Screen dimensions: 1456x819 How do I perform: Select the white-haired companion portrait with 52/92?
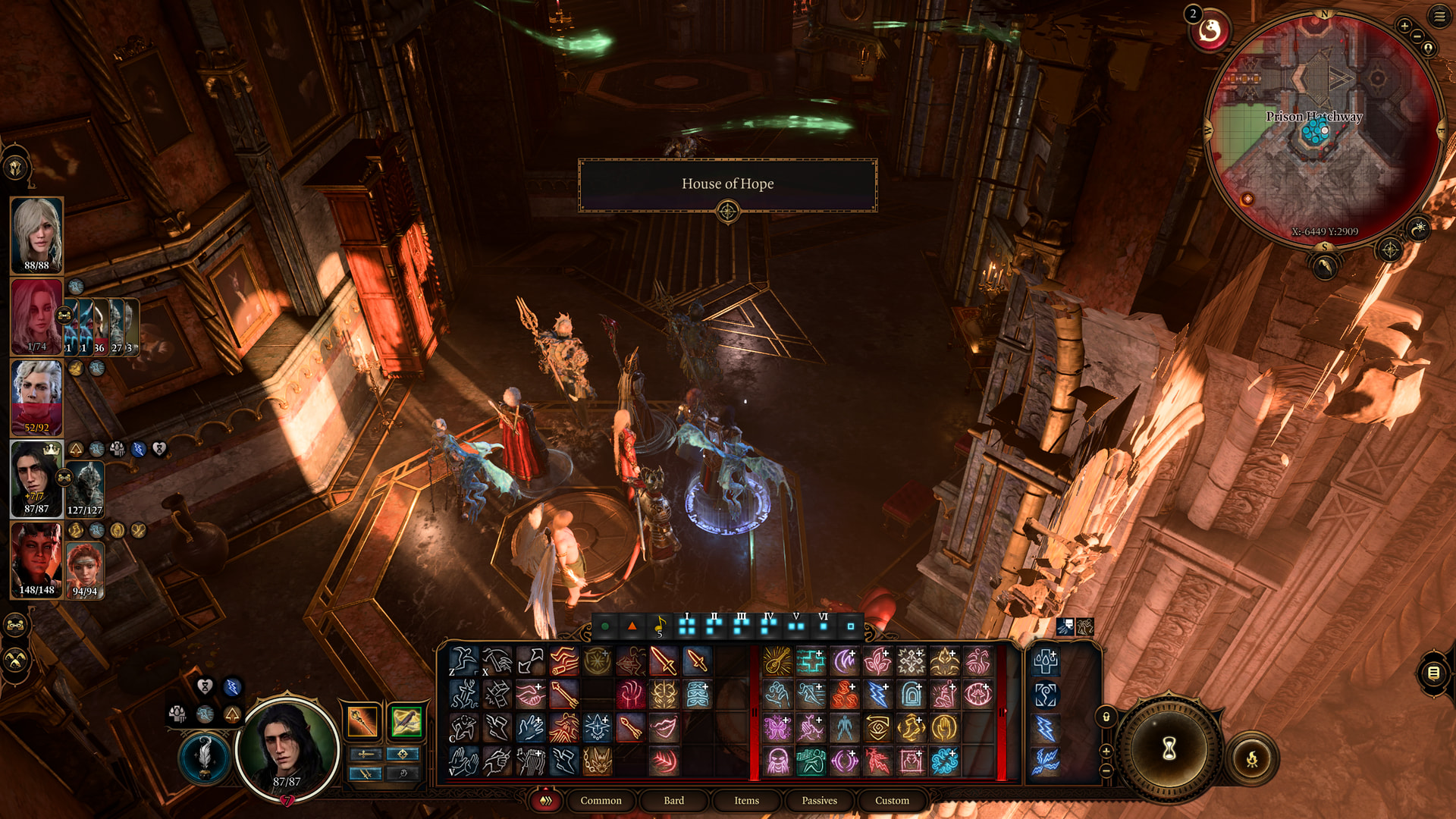(36, 397)
